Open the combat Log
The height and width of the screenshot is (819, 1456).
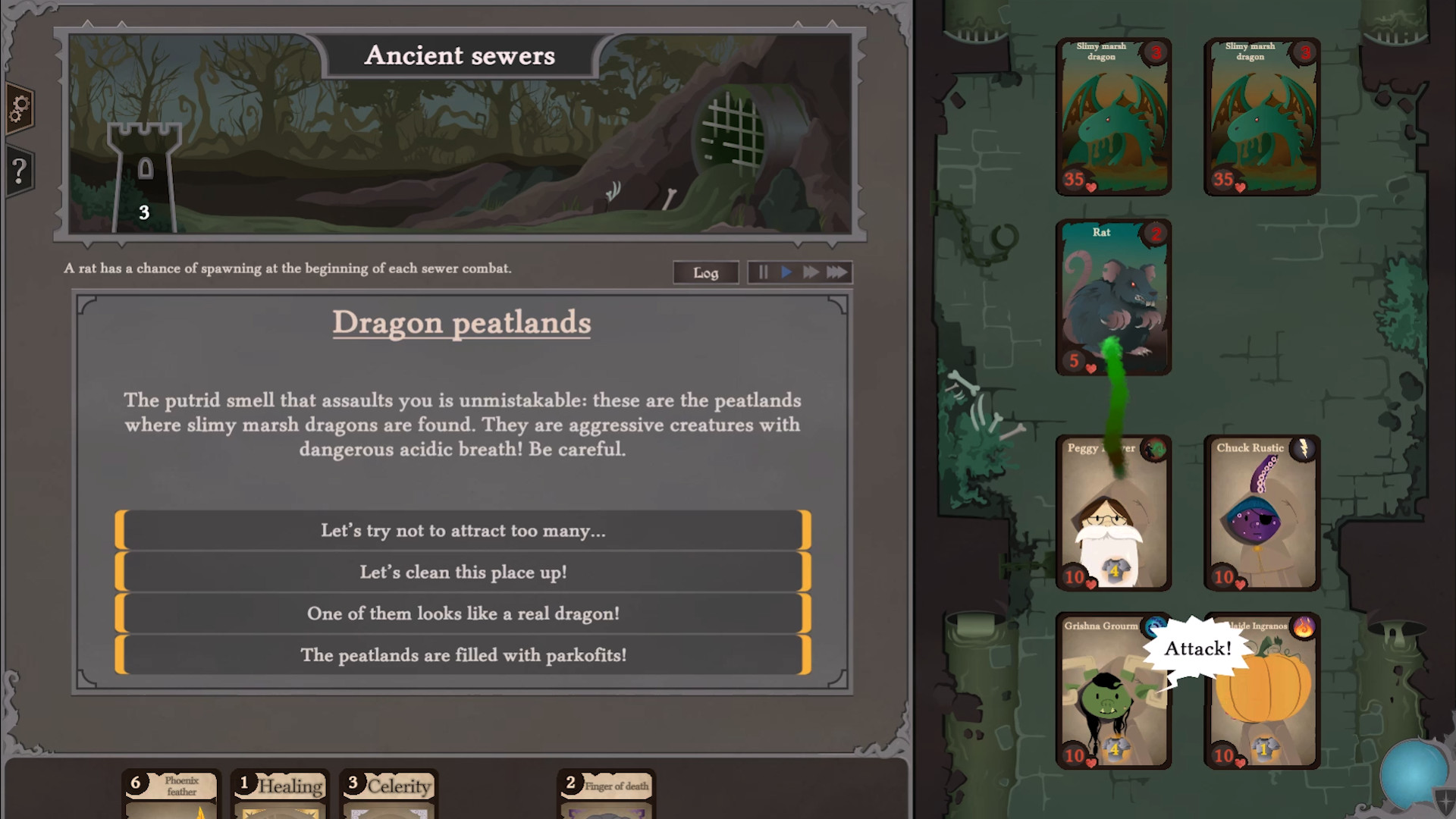point(705,272)
